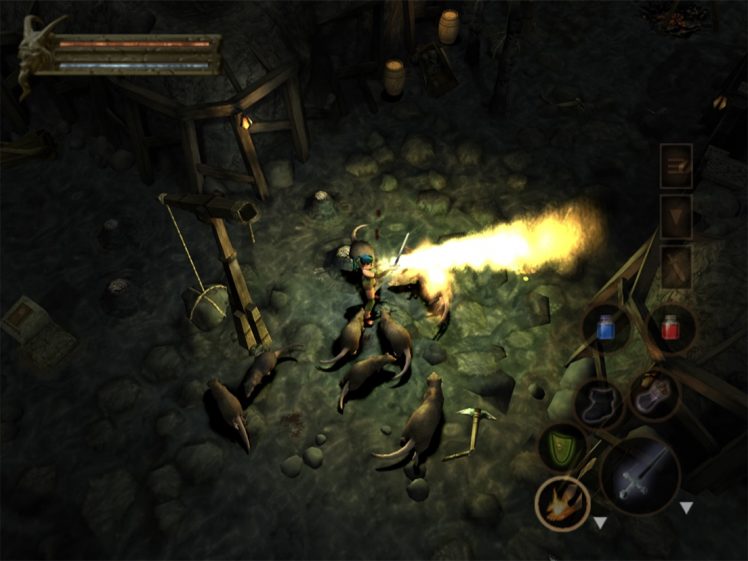Screen dimensions: 748x561
Task: Attack with the sword button
Action: [x=640, y=476]
